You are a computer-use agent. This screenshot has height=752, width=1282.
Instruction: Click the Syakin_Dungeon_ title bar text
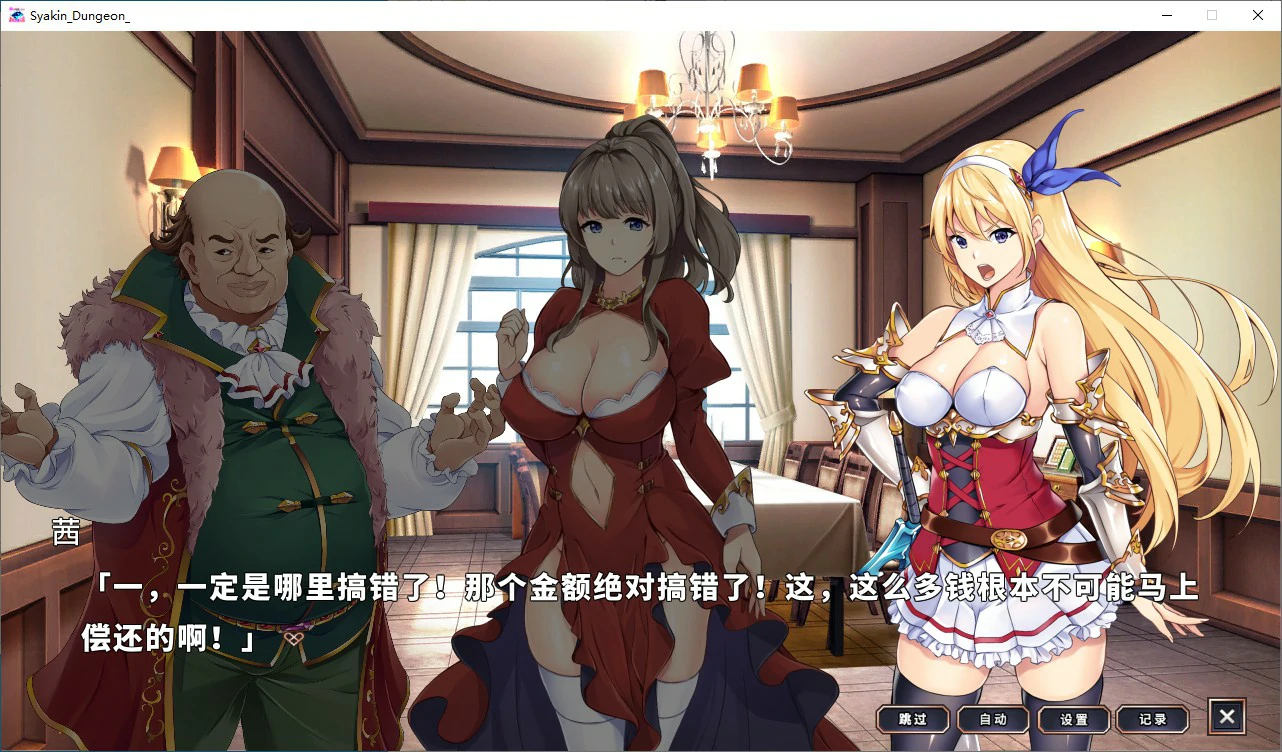pyautogui.click(x=80, y=15)
